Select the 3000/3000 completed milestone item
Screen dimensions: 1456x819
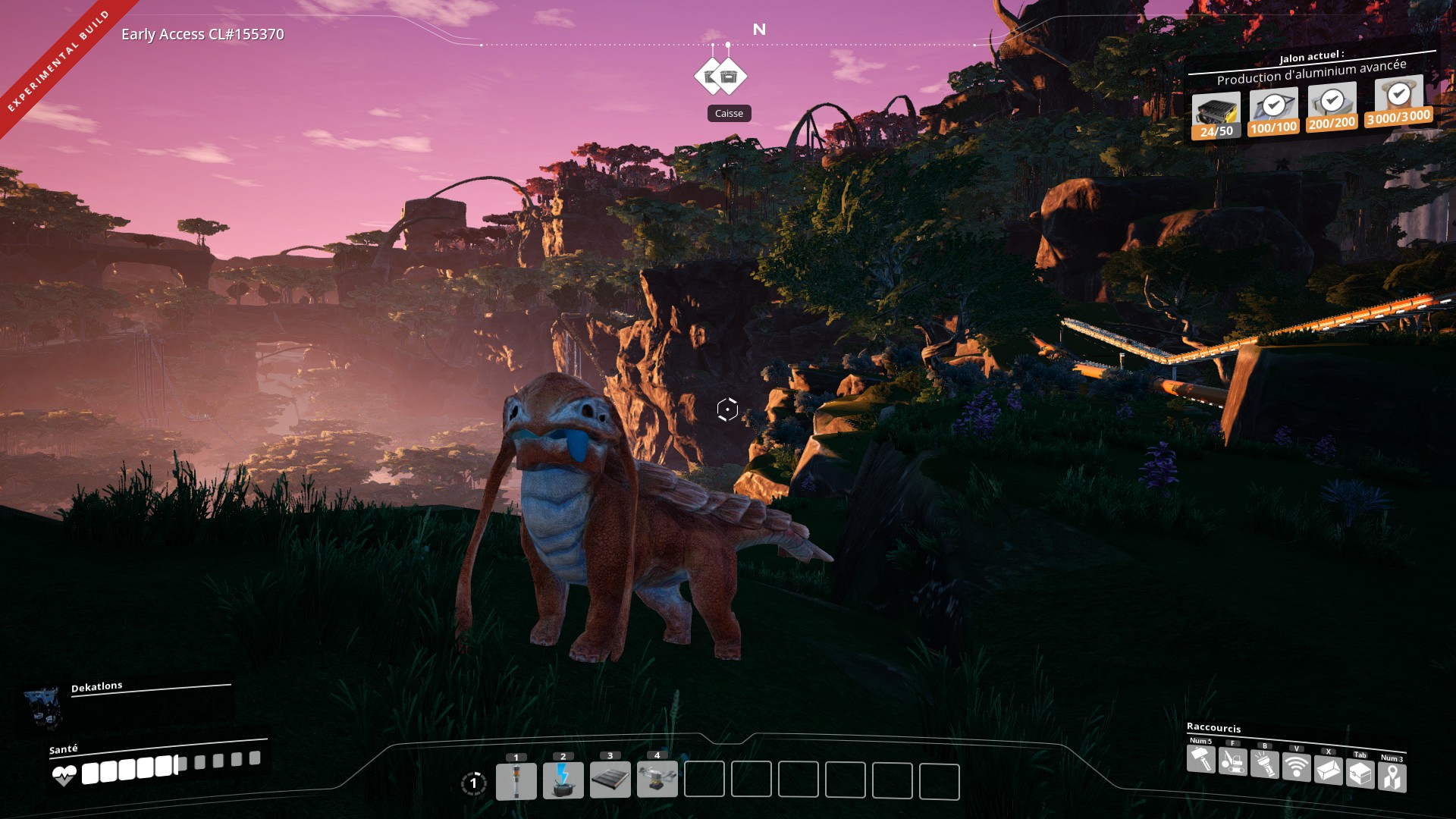pos(1398,101)
